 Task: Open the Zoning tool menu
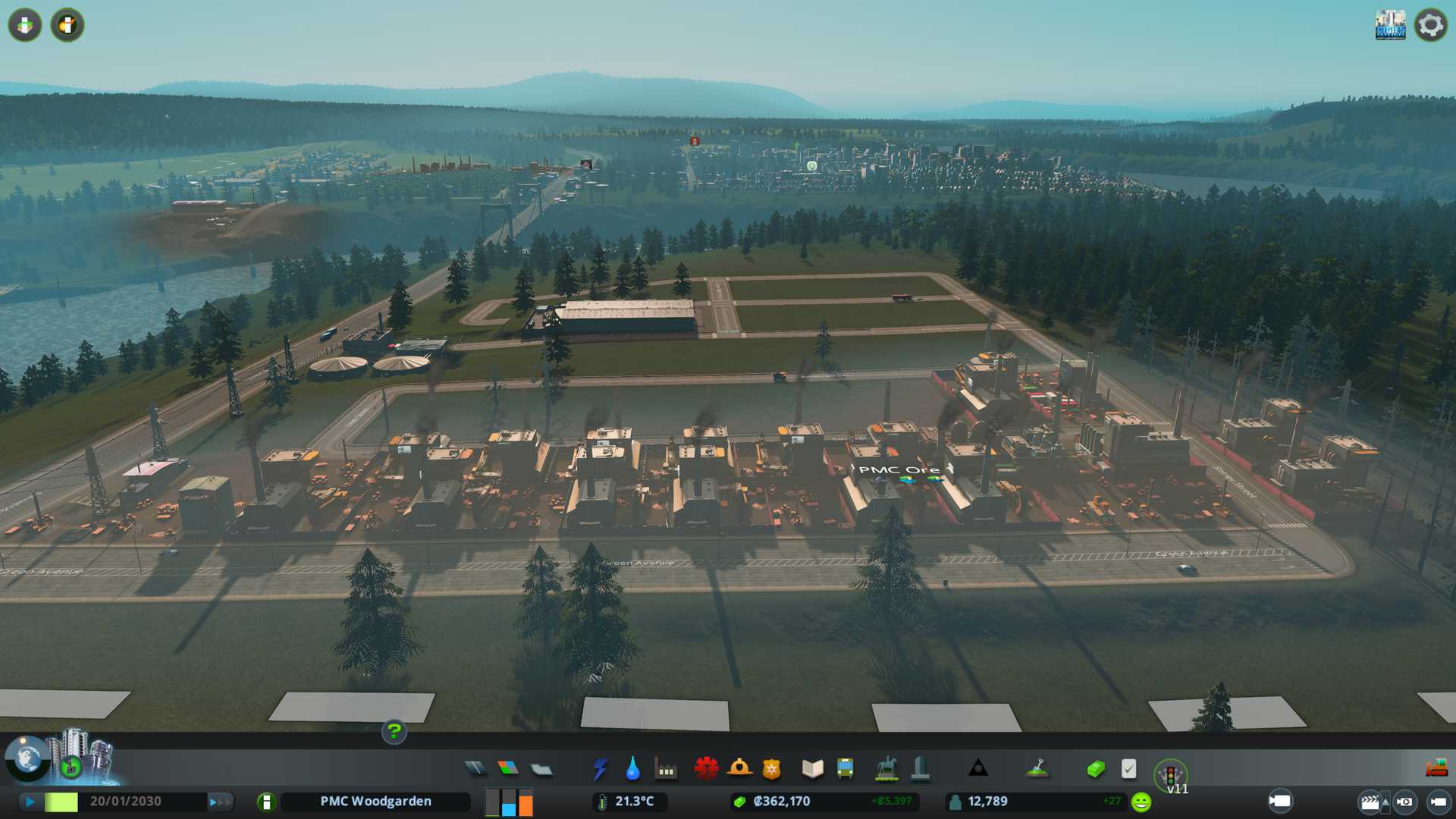[508, 769]
